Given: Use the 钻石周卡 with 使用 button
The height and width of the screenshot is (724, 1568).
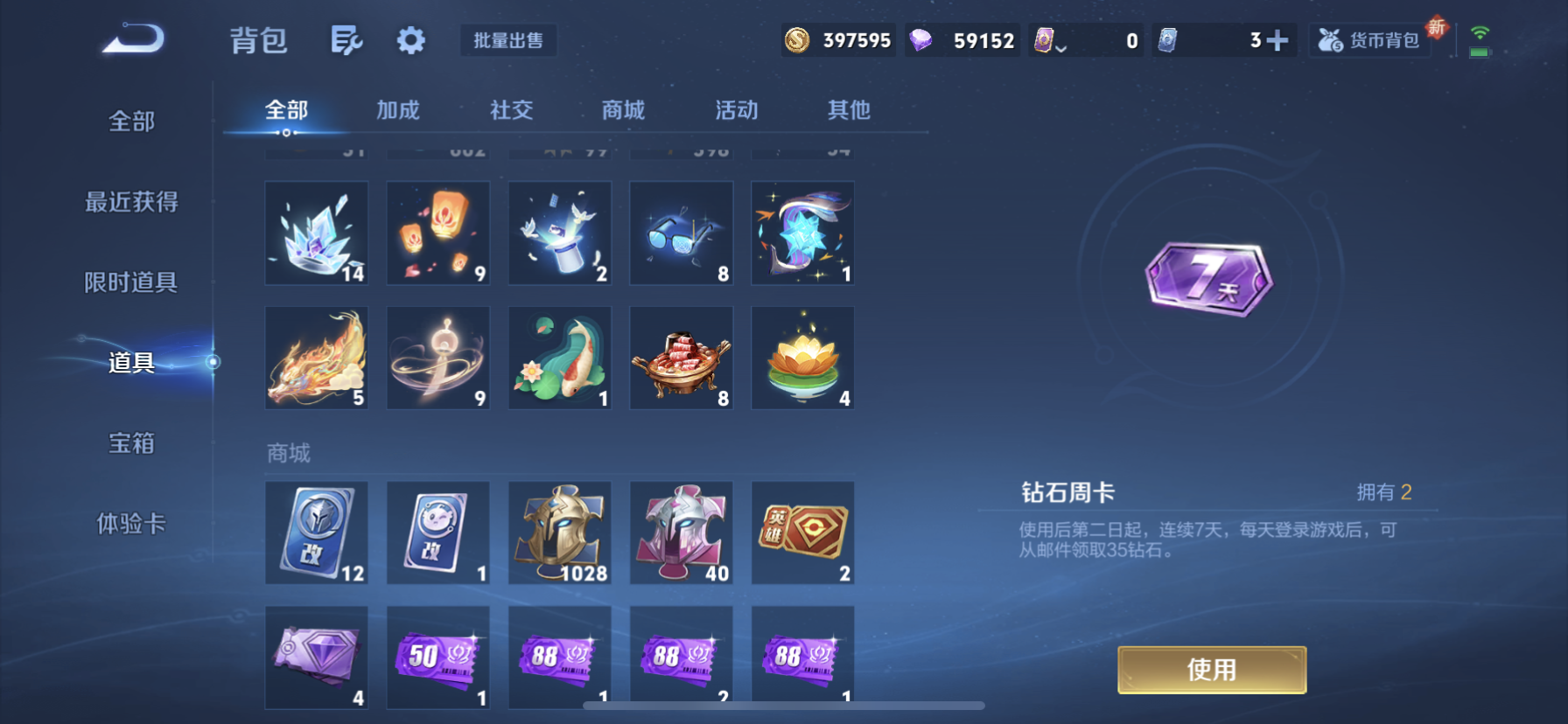Looking at the screenshot, I should pyautogui.click(x=1211, y=670).
